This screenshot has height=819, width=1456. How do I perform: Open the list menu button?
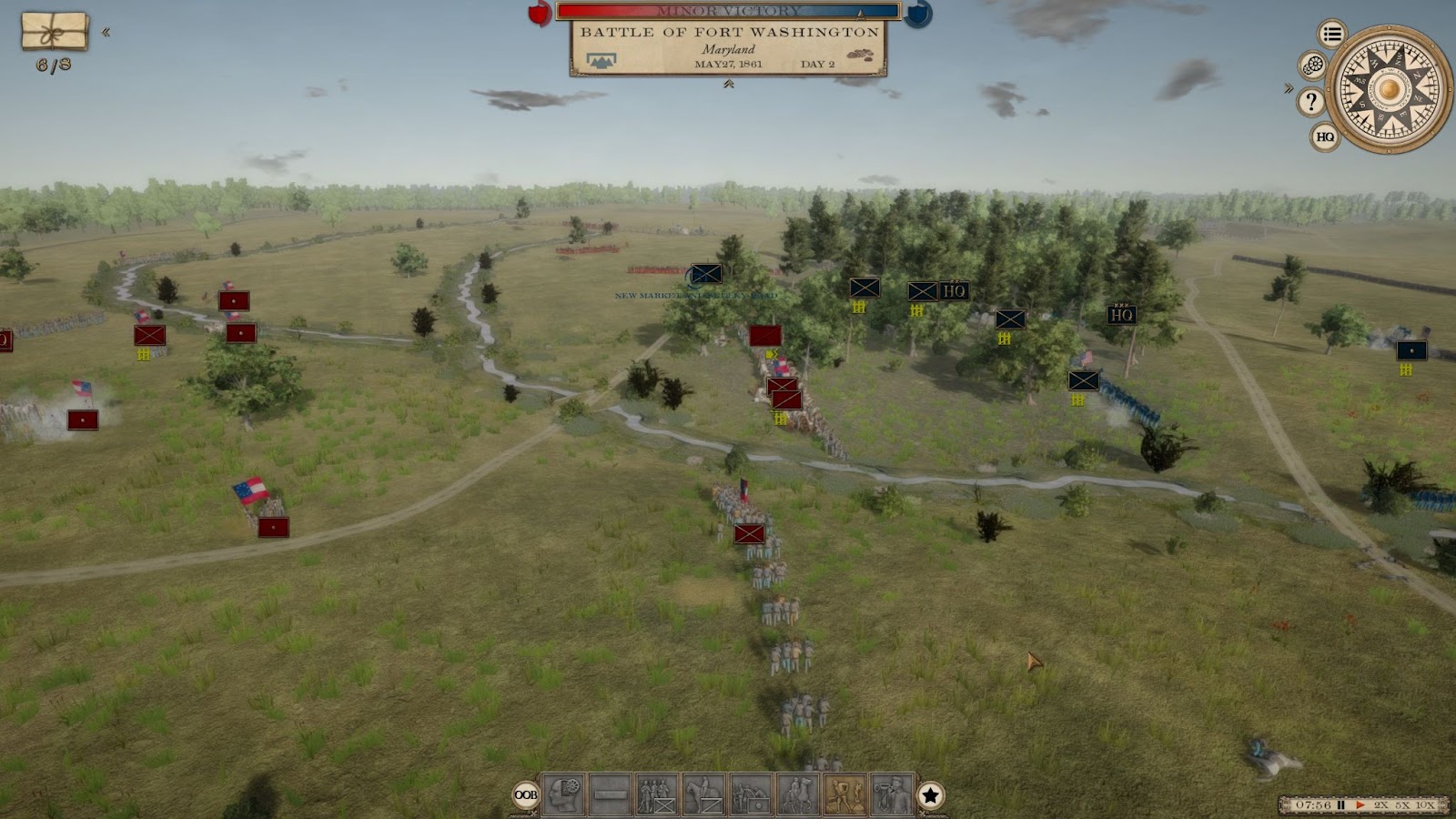pos(1332,35)
